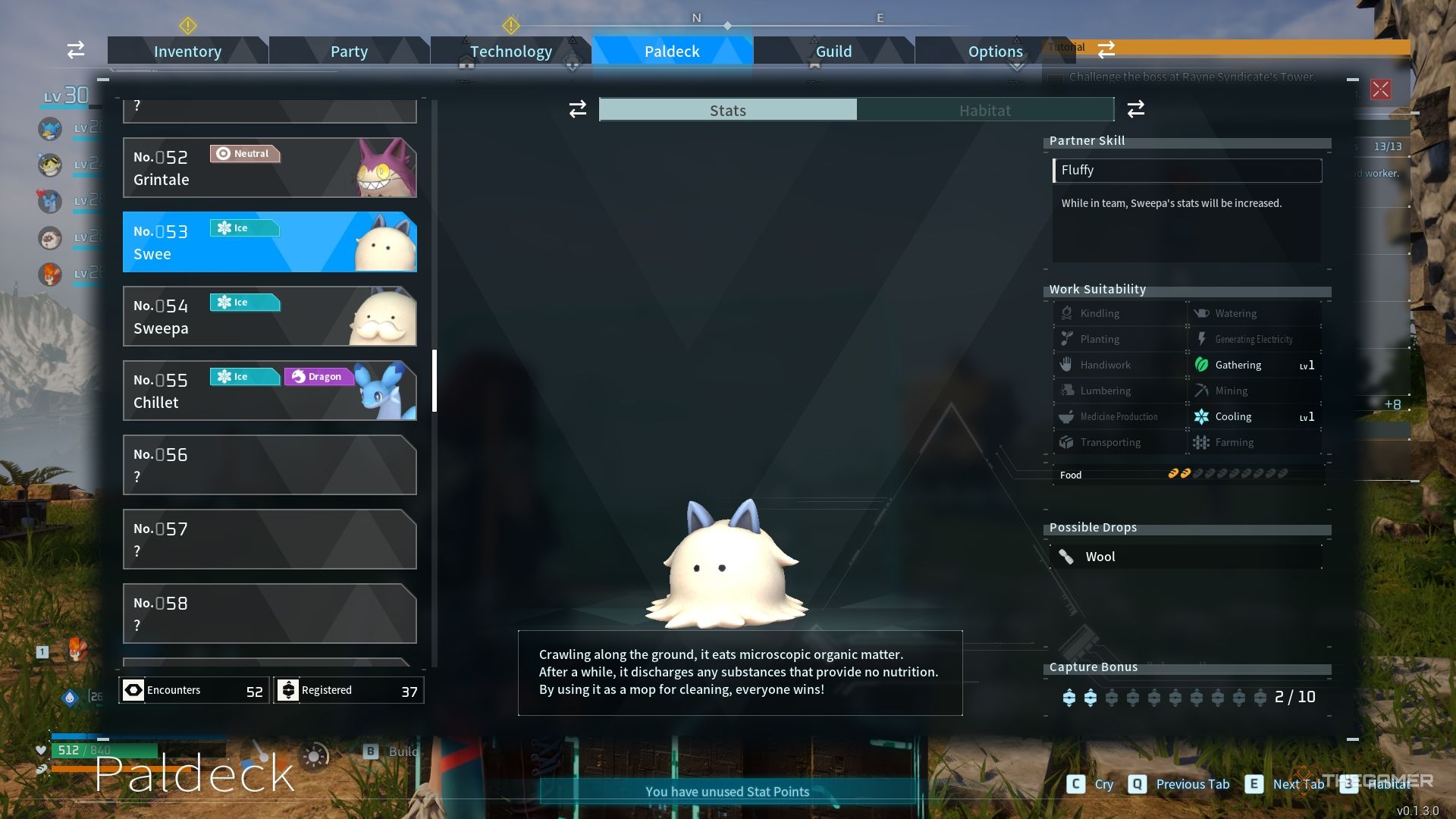The width and height of the screenshot is (1456, 819).
Task: Go to the Guild tab
Action: click(x=833, y=51)
